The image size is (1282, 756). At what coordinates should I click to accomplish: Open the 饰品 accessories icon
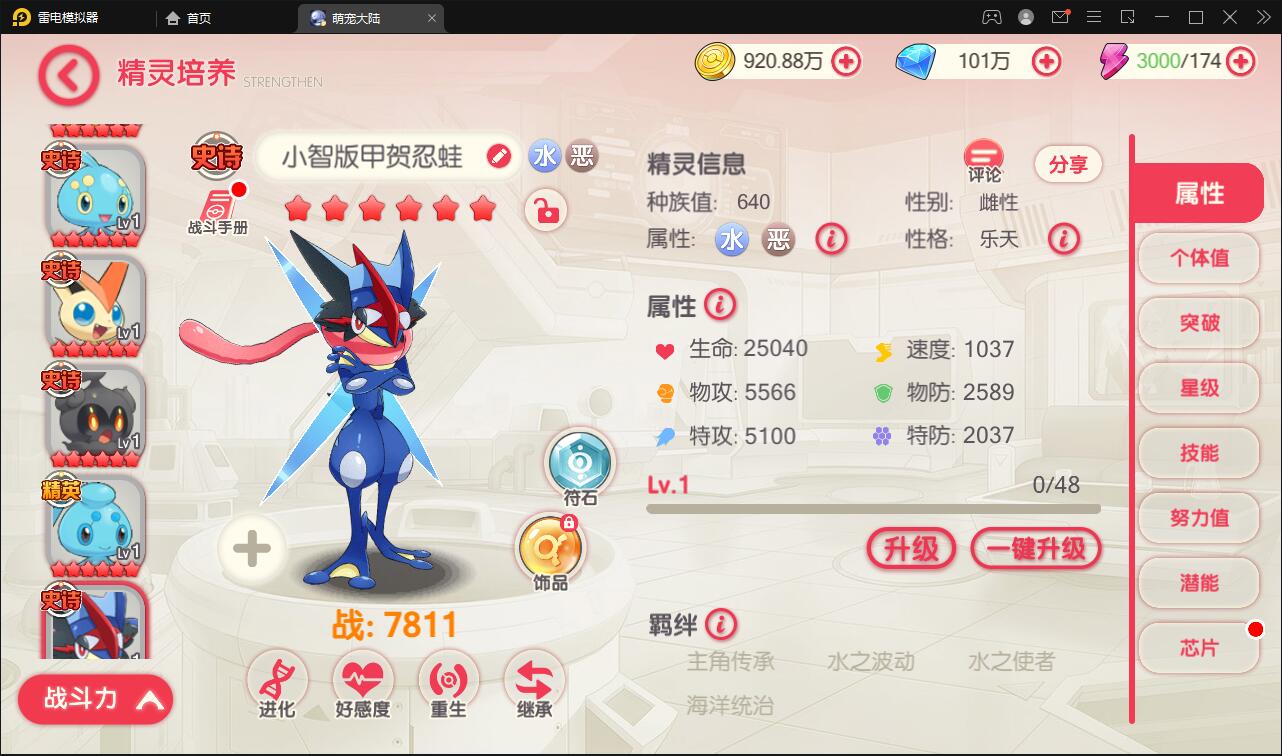(x=547, y=548)
